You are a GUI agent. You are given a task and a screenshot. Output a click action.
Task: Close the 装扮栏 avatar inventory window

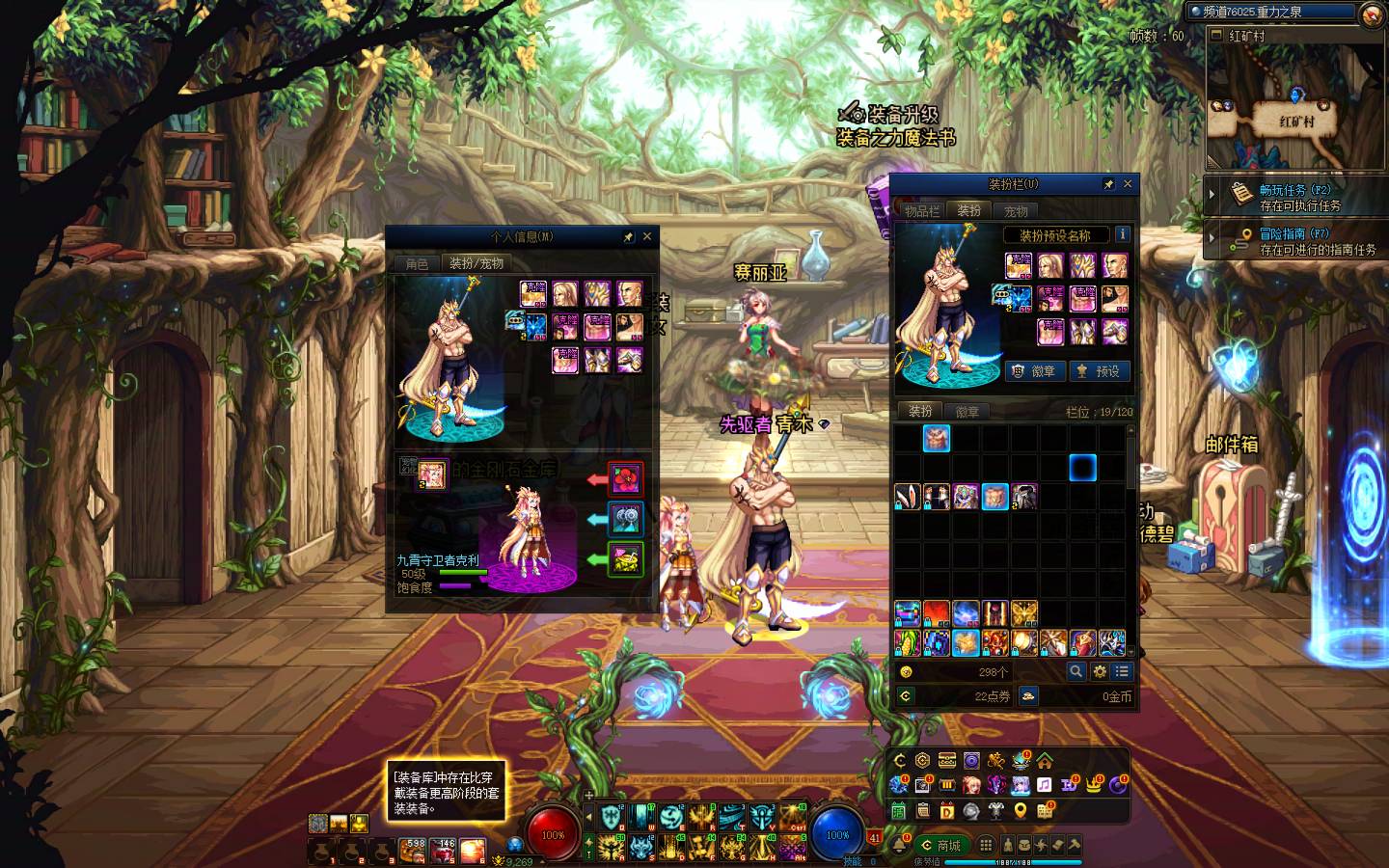tap(1128, 184)
